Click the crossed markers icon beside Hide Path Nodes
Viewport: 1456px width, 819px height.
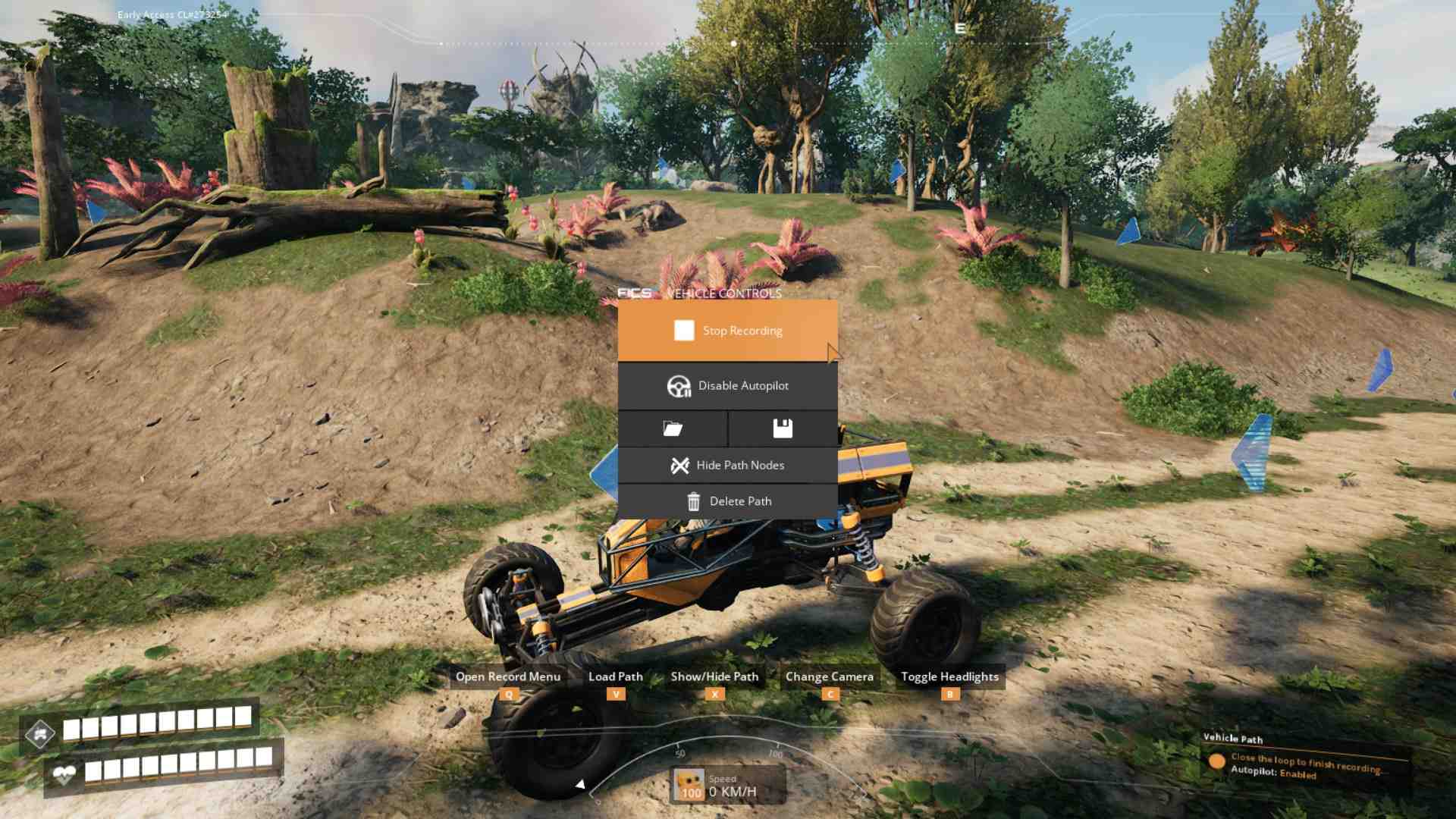[681, 465]
